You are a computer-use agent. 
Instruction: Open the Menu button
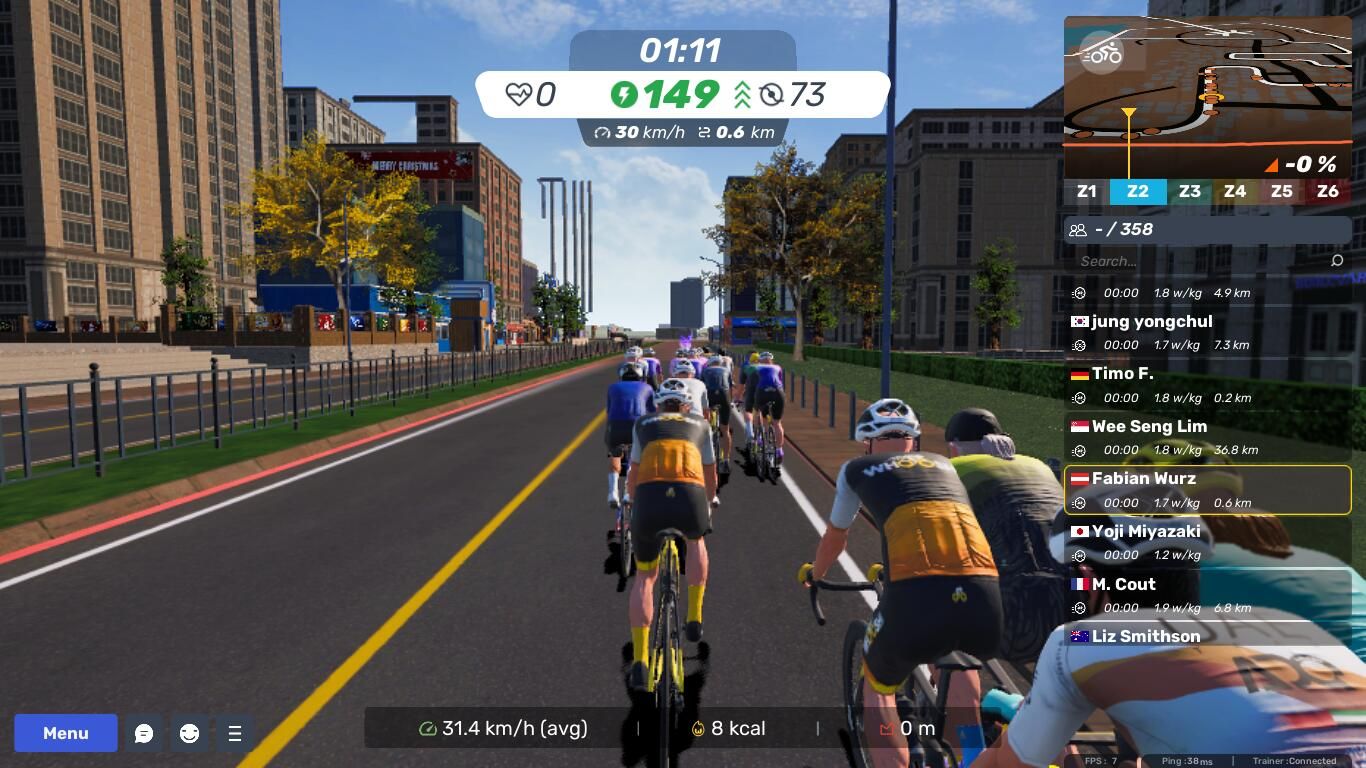[x=66, y=733]
